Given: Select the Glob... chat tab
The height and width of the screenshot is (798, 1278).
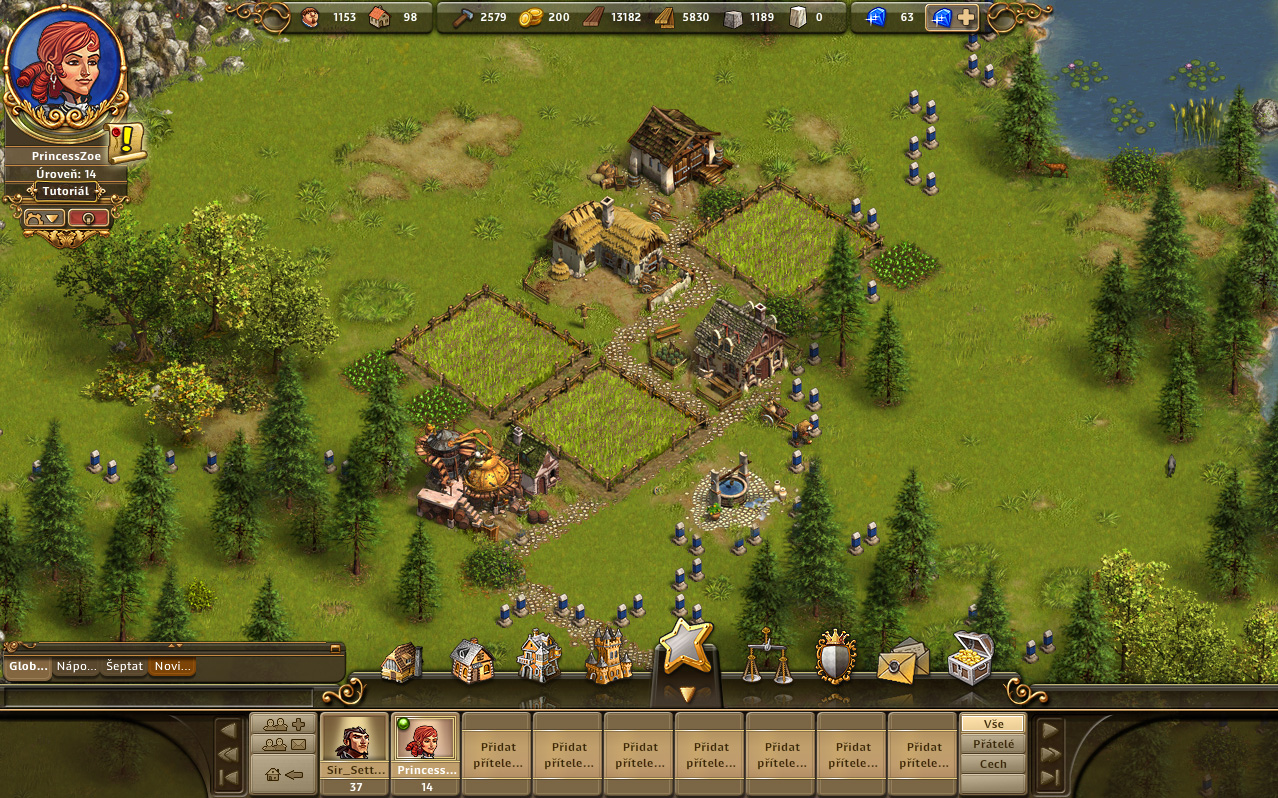Looking at the screenshot, I should click(x=28, y=666).
